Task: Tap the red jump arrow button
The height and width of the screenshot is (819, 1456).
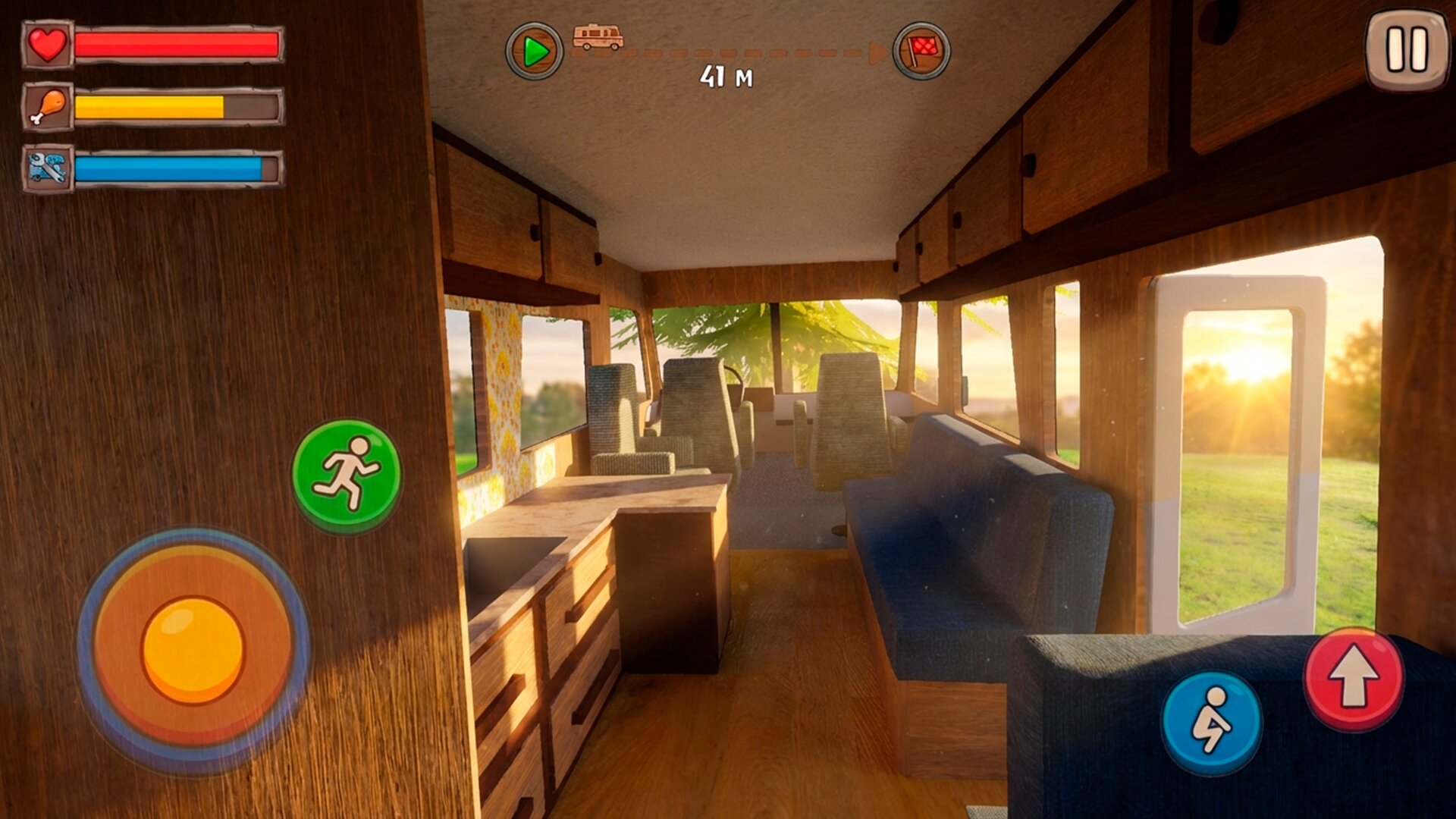Action: (1354, 679)
